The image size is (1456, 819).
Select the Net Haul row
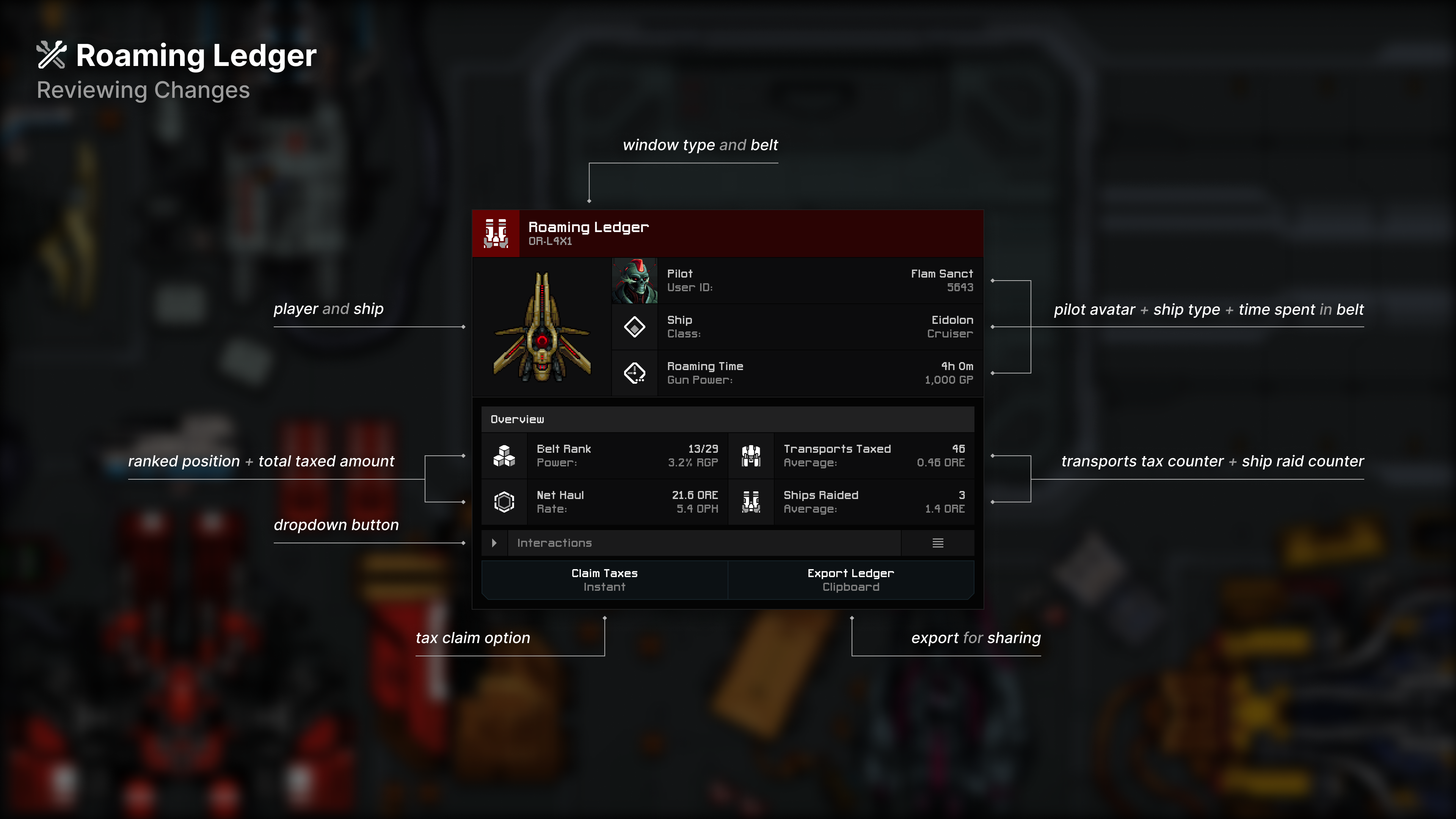point(605,502)
